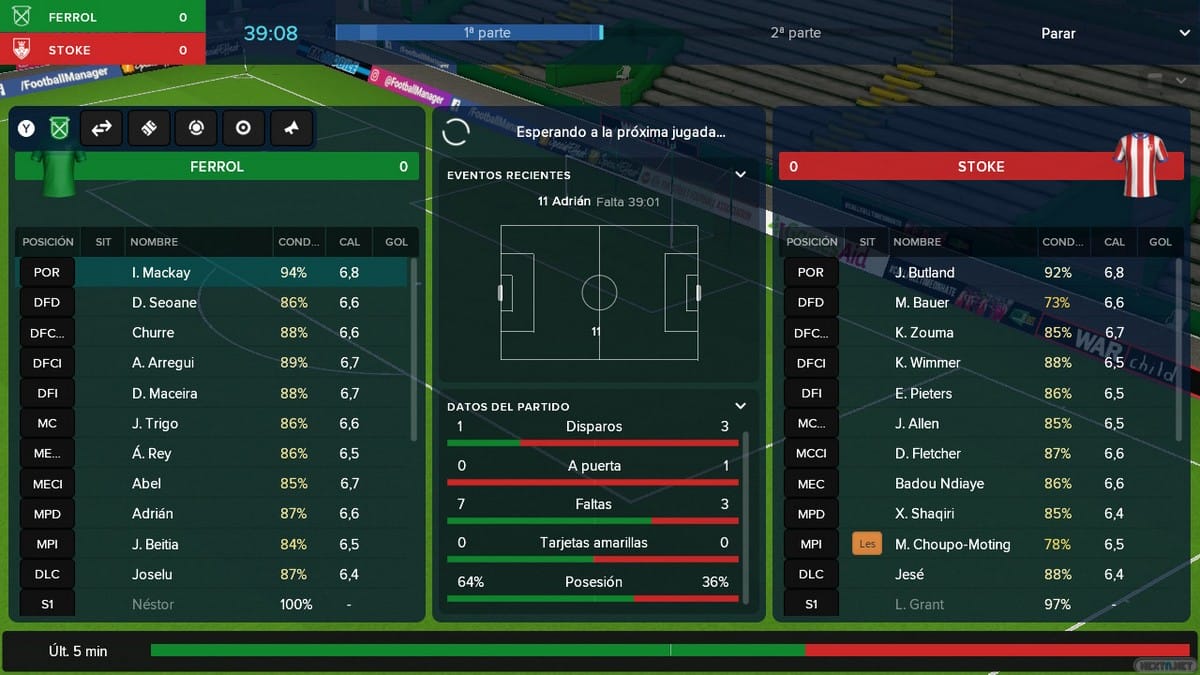Click the red Stoke team header
Screen dimensions: 1200x675
tap(980, 167)
